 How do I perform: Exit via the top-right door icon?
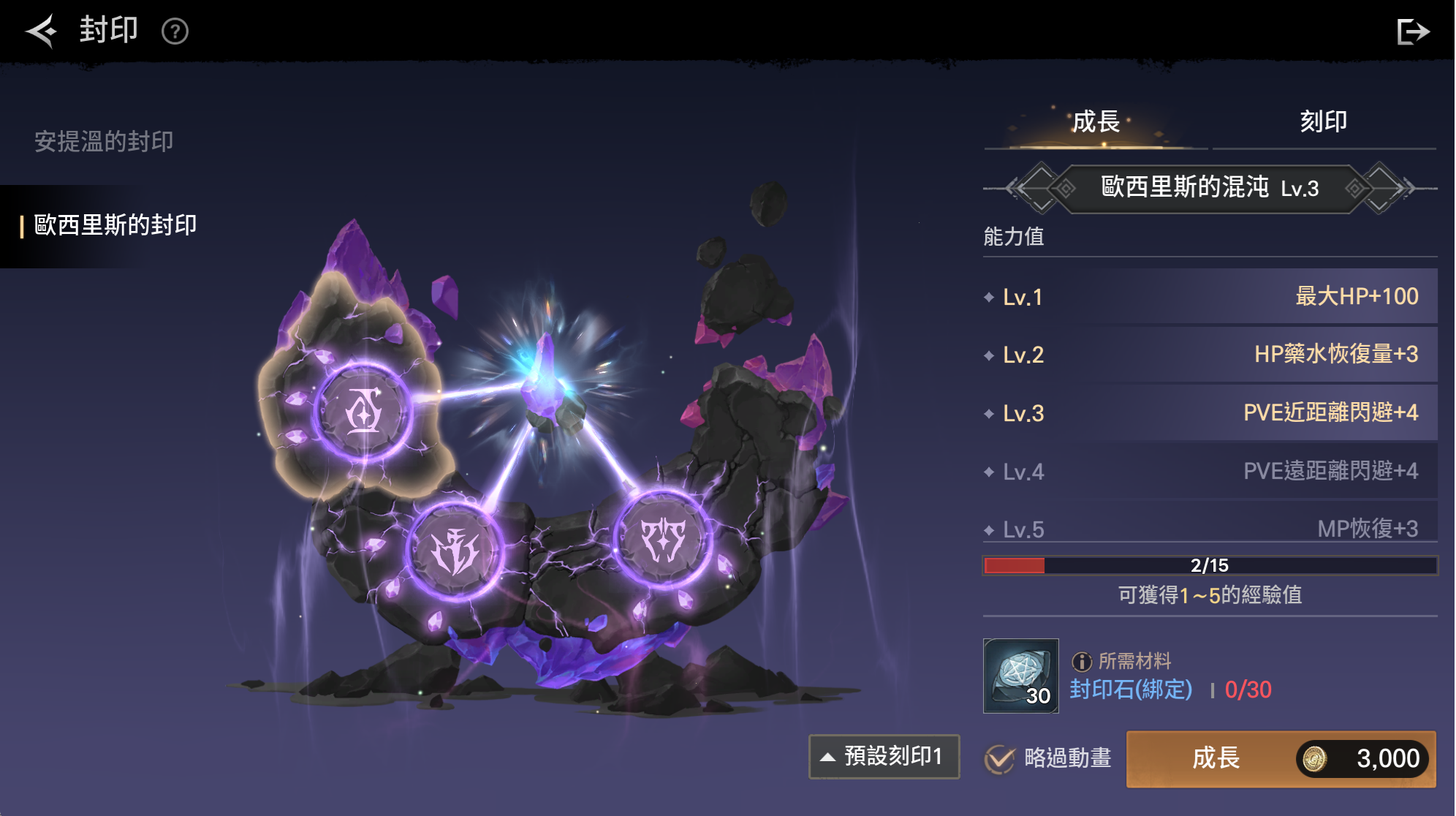1412,31
